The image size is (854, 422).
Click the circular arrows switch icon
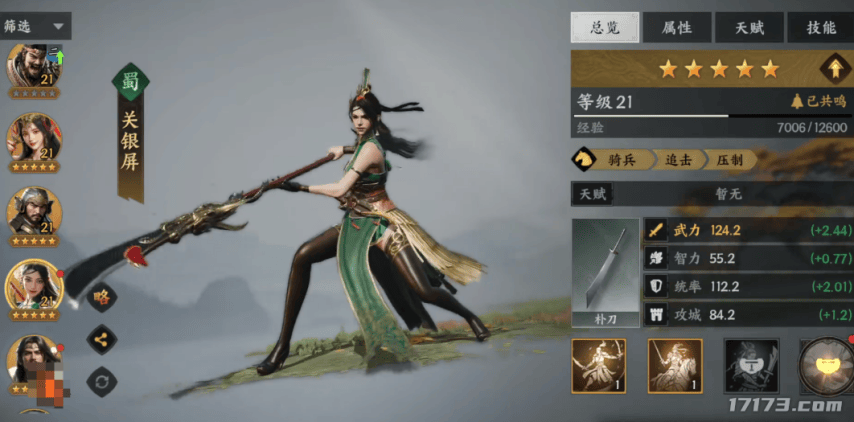click(x=101, y=380)
